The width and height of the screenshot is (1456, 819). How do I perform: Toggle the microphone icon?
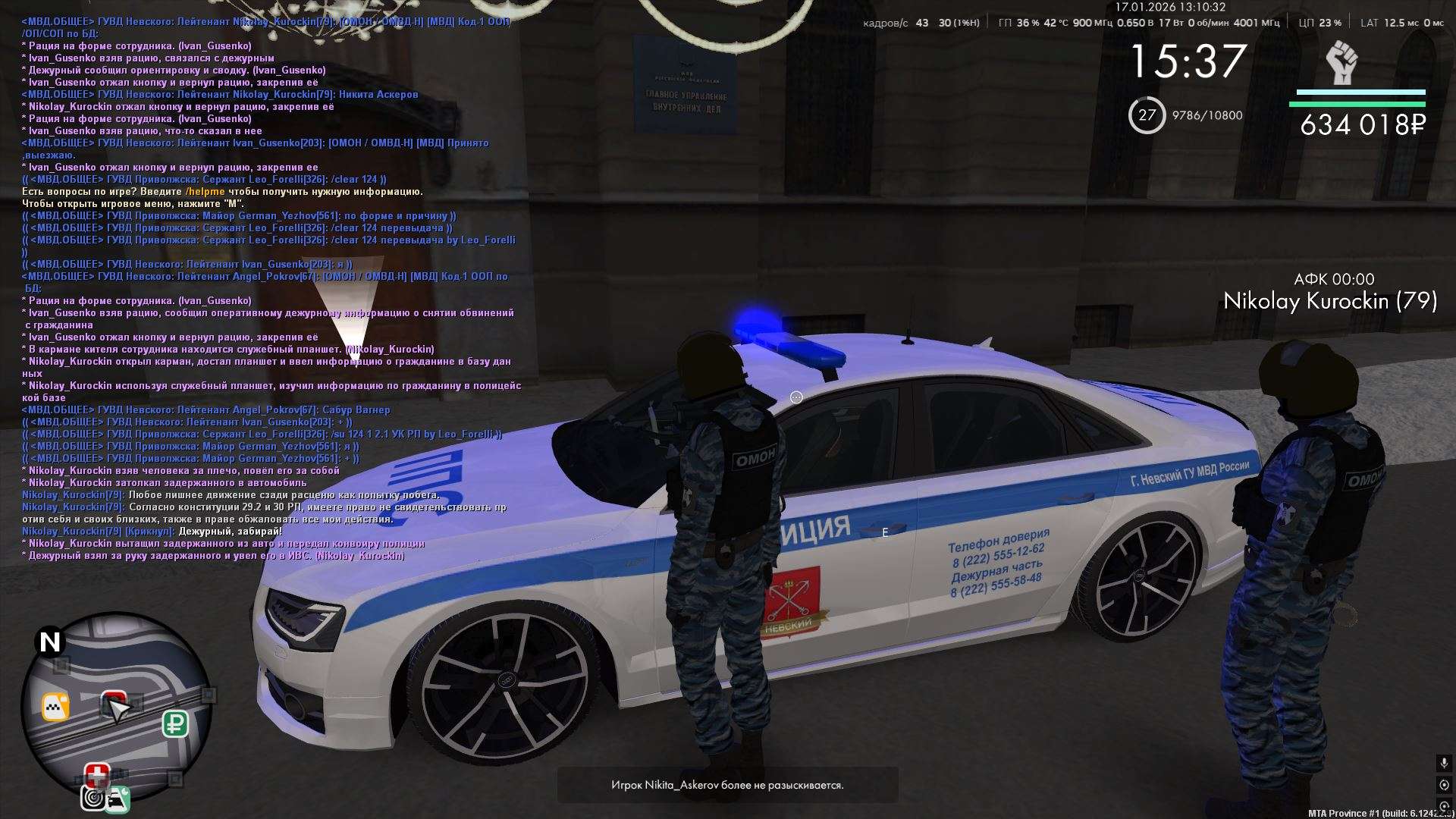tap(1443, 763)
